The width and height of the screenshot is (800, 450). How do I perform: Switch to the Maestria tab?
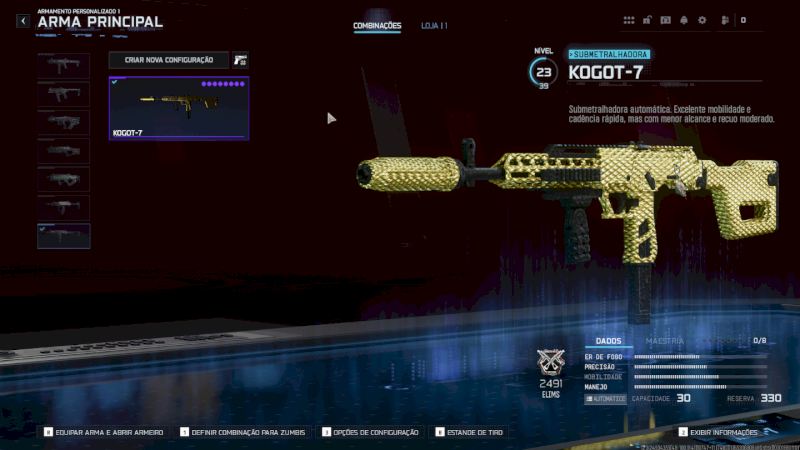[x=665, y=341]
